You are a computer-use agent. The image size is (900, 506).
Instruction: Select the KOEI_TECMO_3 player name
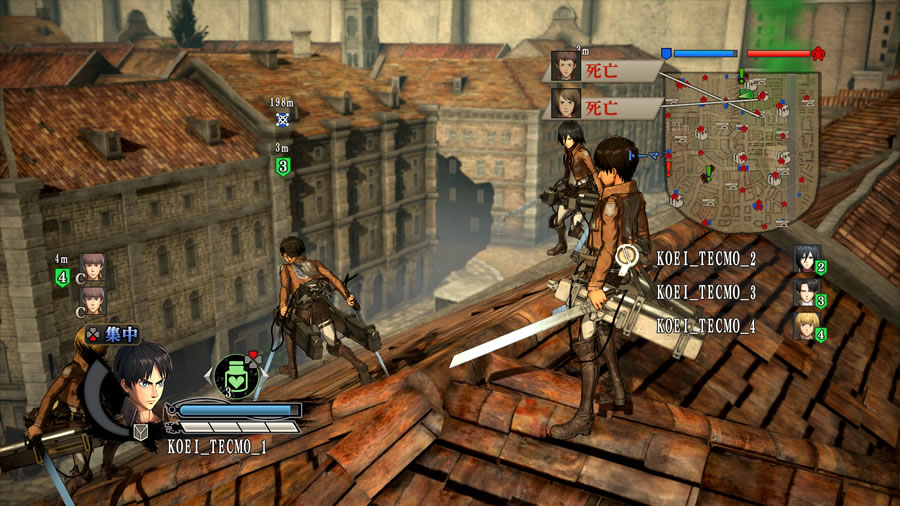[706, 292]
